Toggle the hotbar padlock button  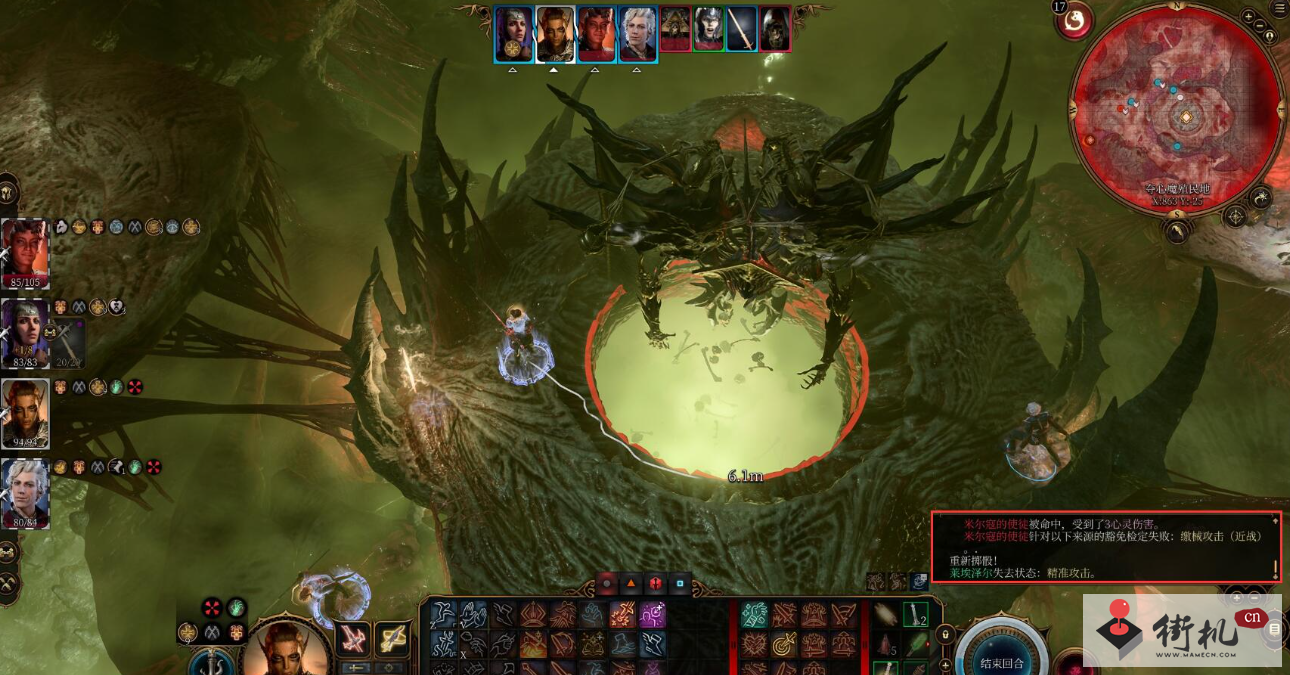coord(944,634)
